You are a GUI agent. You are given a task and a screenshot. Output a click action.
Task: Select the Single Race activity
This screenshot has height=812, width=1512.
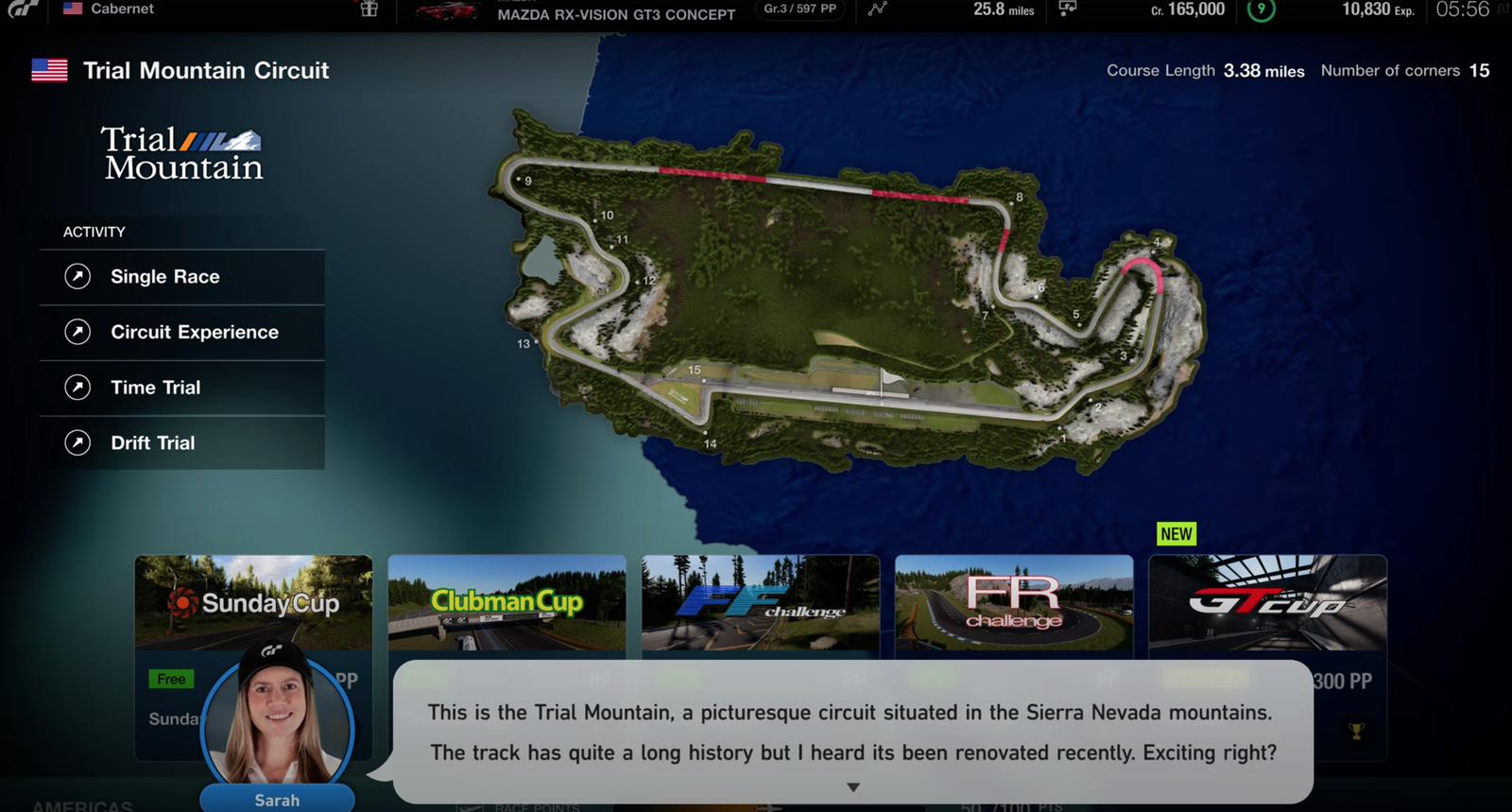[x=181, y=277]
